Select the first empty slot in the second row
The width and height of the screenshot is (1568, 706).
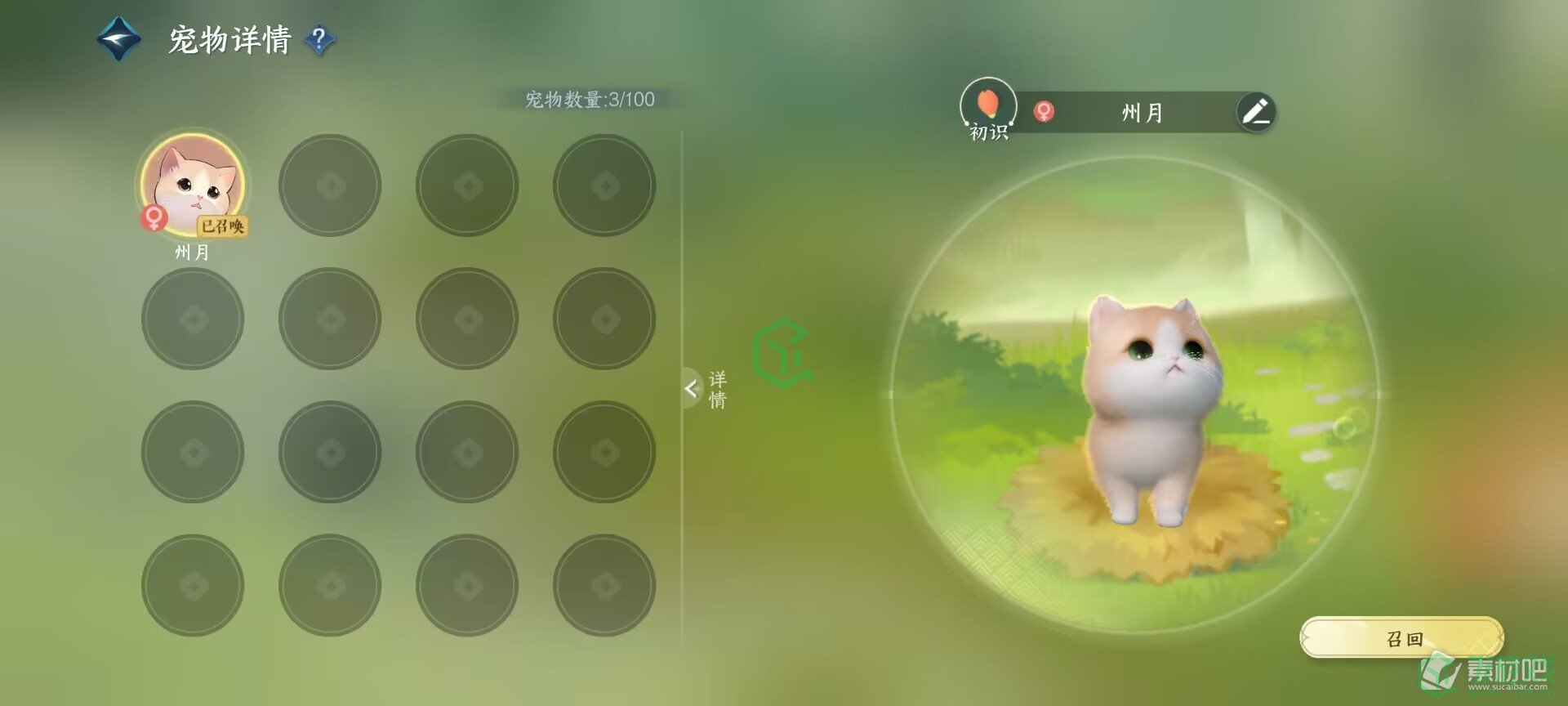click(194, 319)
